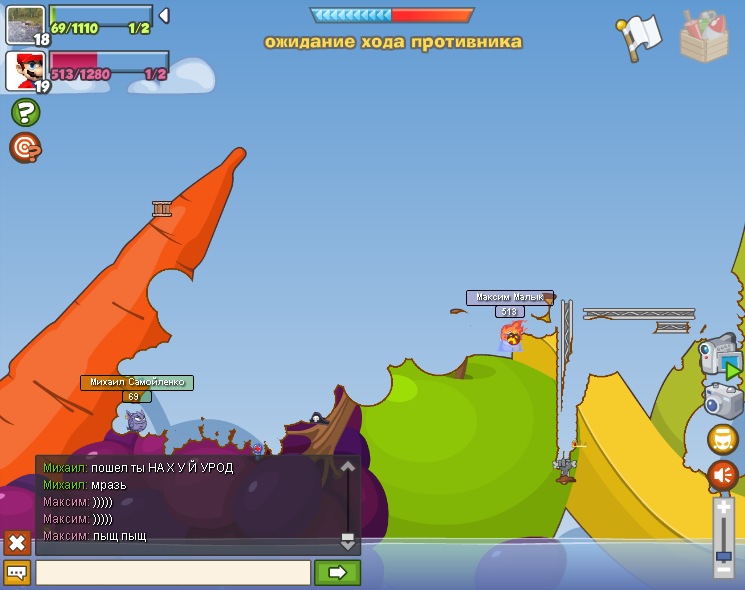Click the white surrender flag
The image size is (745, 590).
(x=640, y=36)
